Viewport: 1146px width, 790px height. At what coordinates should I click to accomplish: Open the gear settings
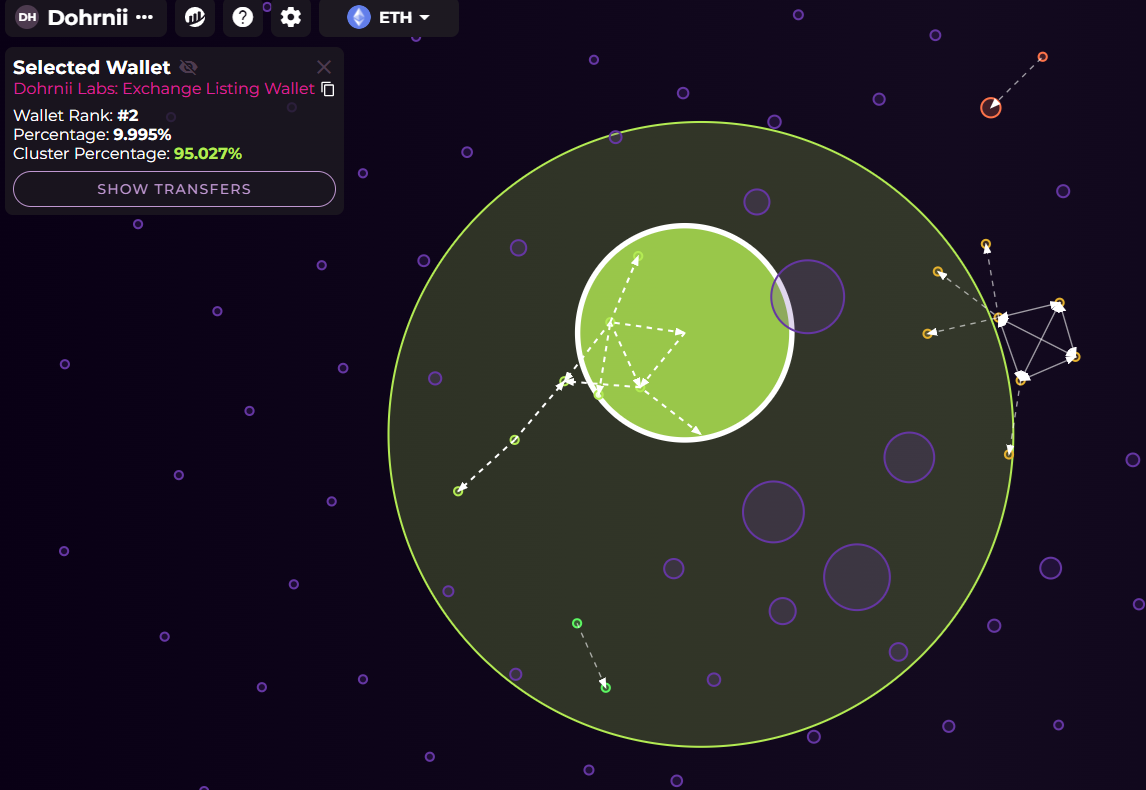pyautogui.click(x=291, y=17)
